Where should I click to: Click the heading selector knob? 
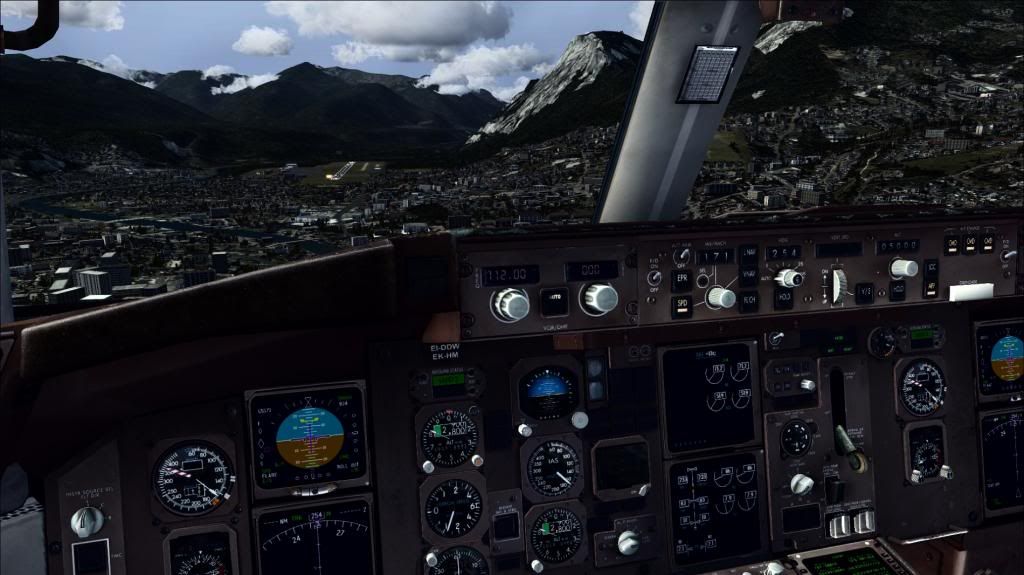point(790,278)
